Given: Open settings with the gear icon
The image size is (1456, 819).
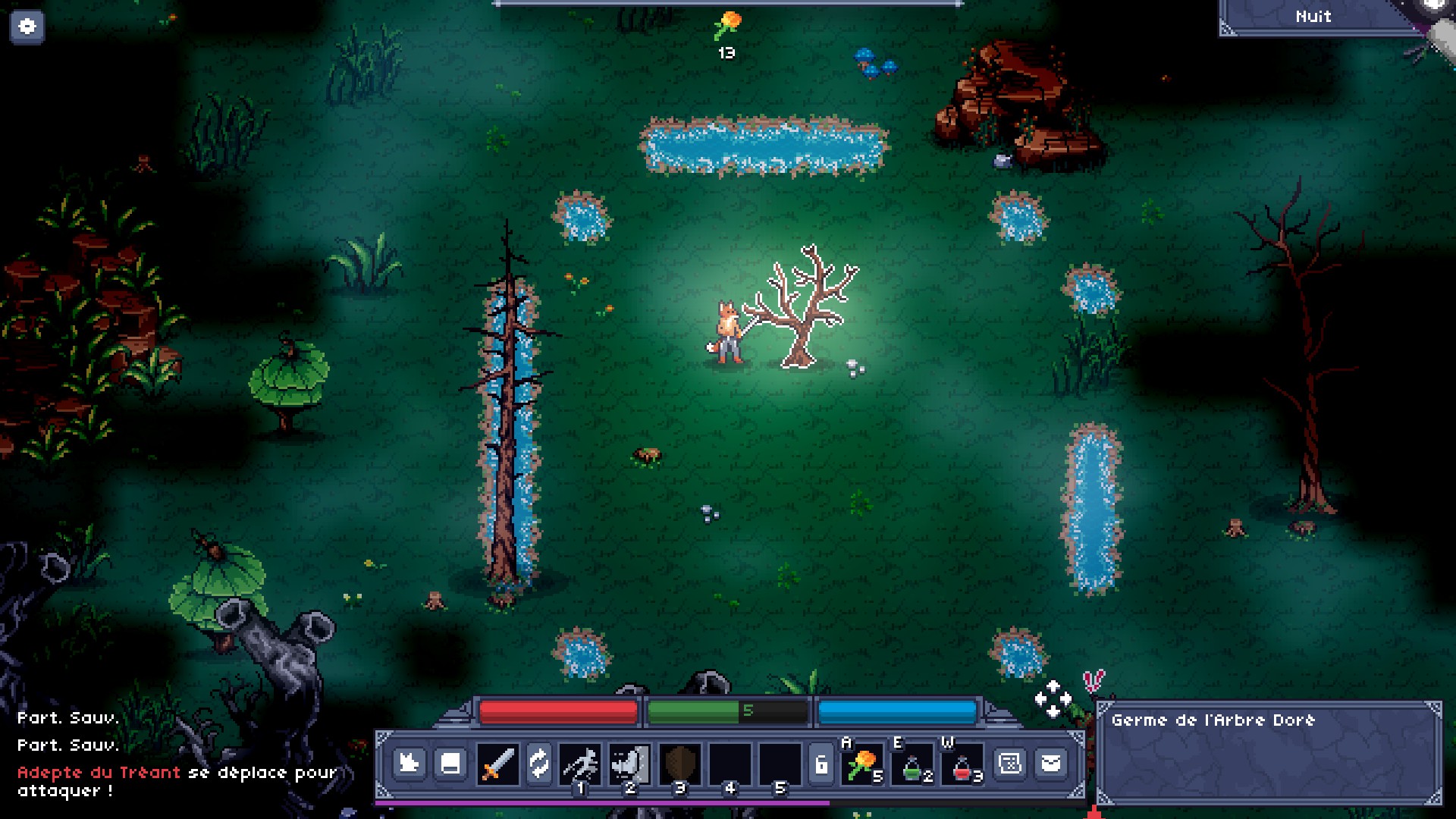Looking at the screenshot, I should pos(27,27).
